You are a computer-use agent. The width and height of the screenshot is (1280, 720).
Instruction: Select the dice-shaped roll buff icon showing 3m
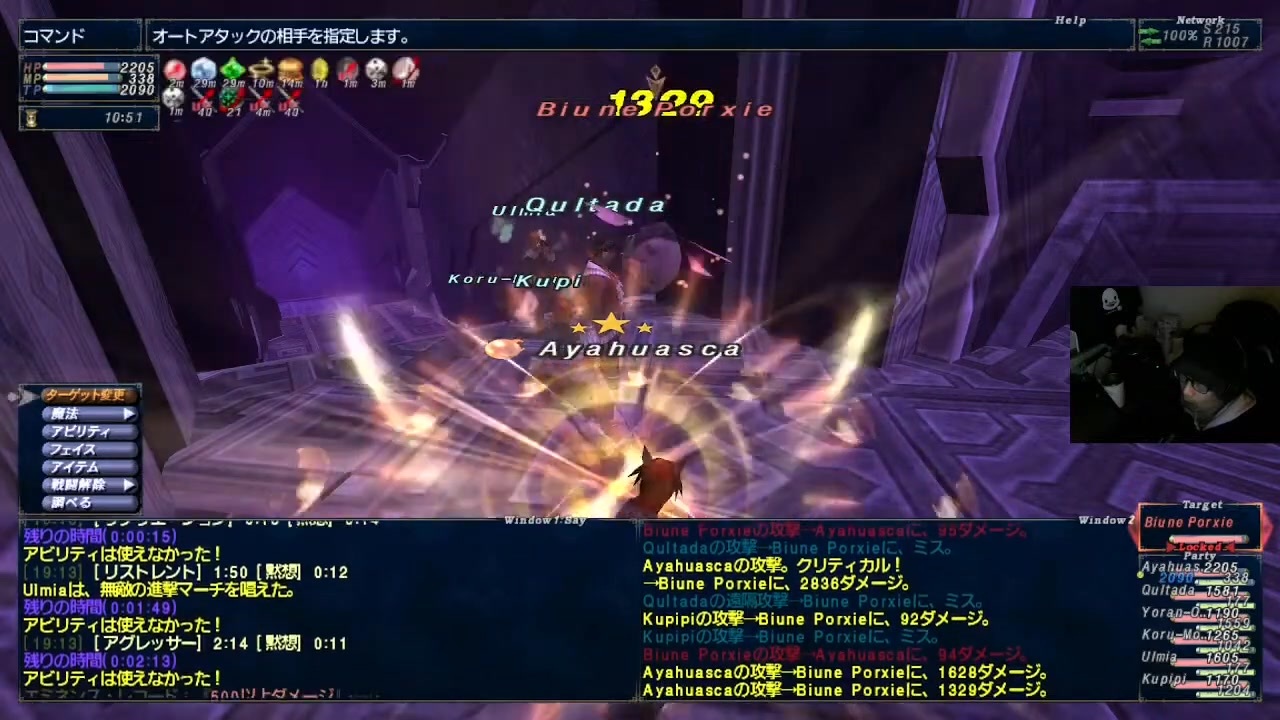[x=378, y=69]
